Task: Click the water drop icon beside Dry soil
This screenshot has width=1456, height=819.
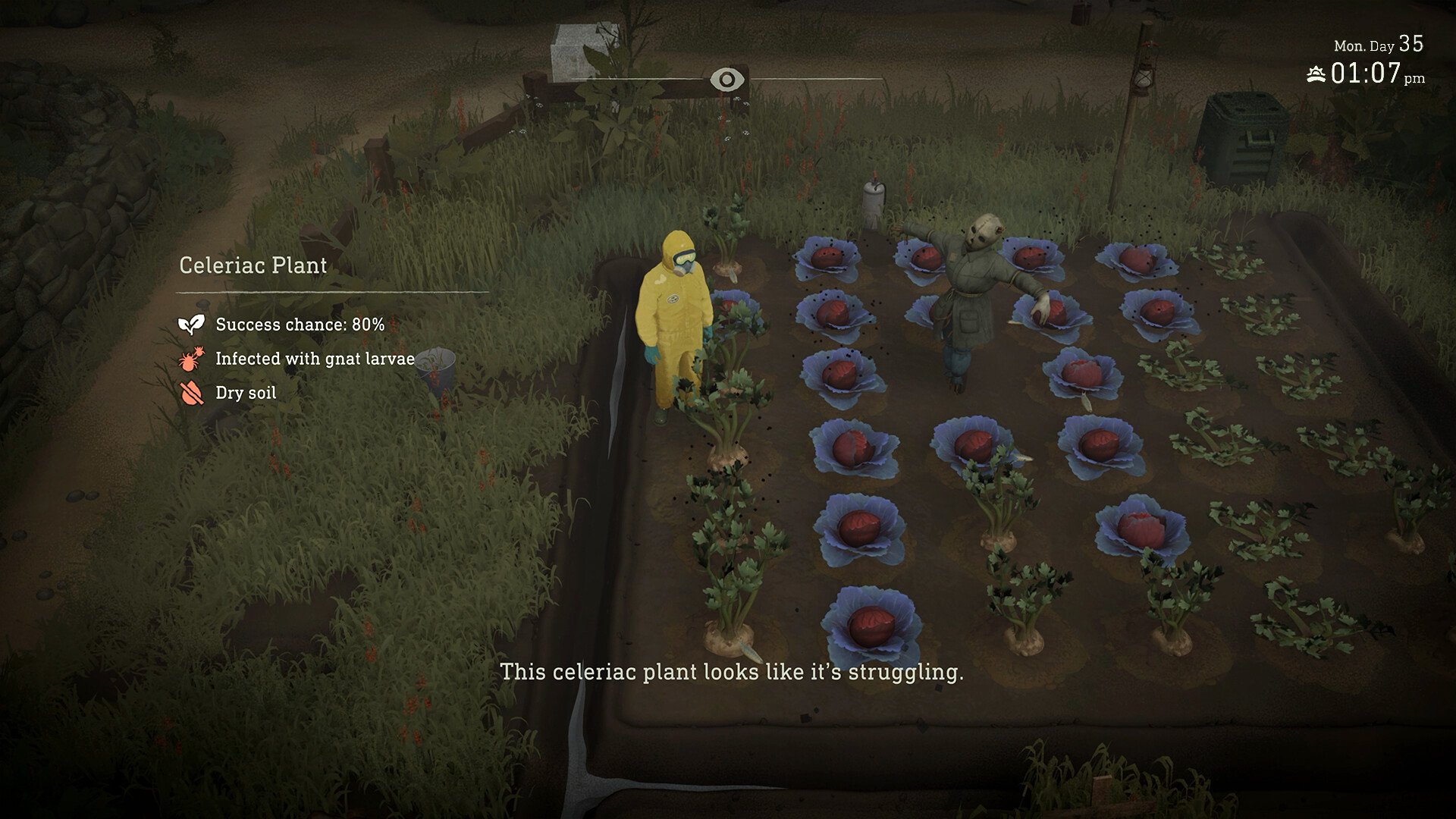Action: [192, 393]
